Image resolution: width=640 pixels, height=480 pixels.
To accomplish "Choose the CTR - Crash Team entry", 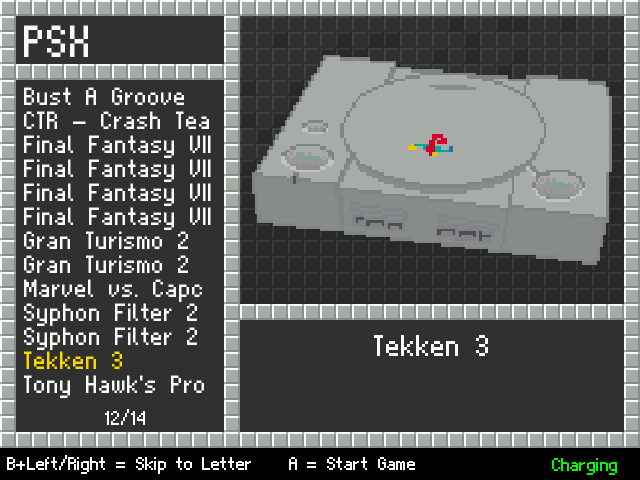I will click(x=116, y=121).
